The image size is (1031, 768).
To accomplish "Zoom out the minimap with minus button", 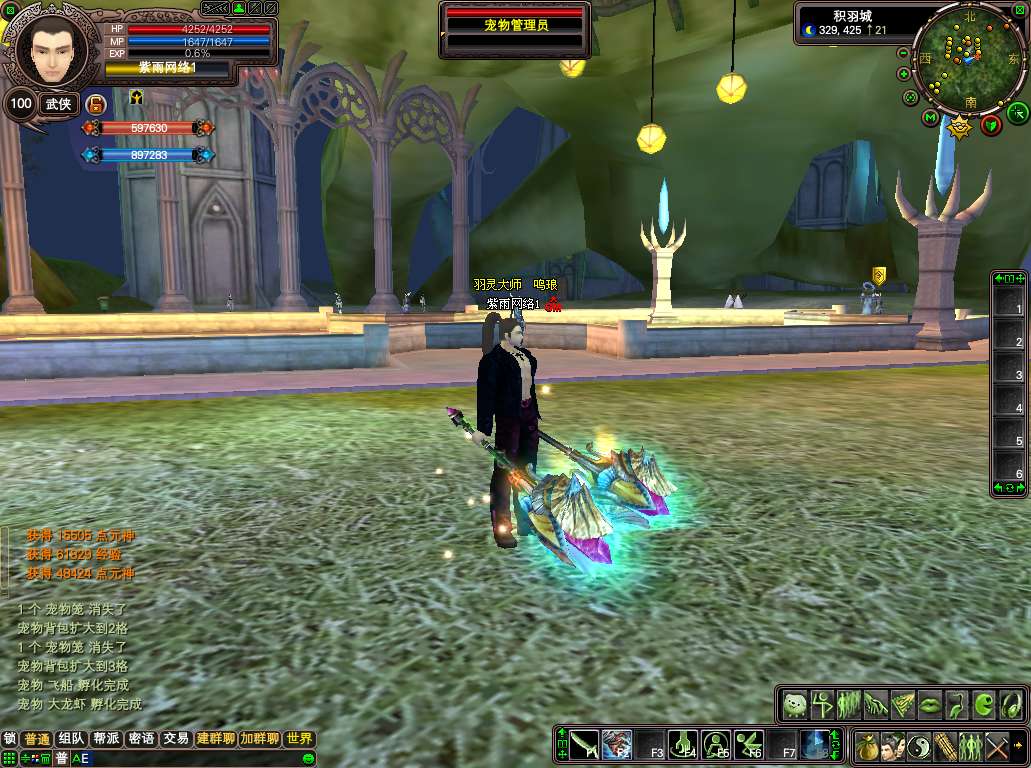I will [x=904, y=52].
